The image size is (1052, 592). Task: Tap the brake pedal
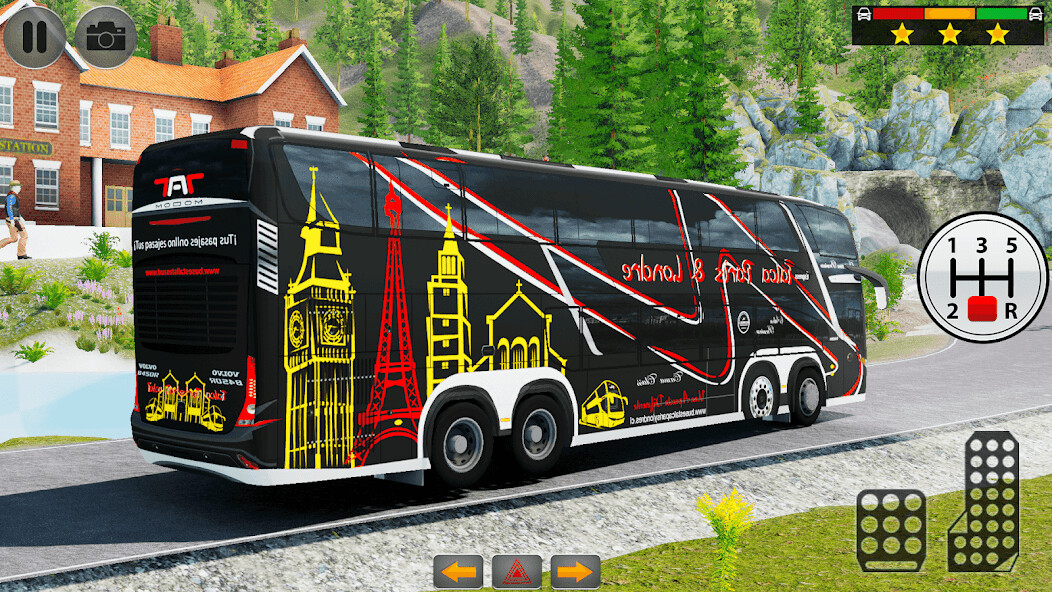coord(891,530)
